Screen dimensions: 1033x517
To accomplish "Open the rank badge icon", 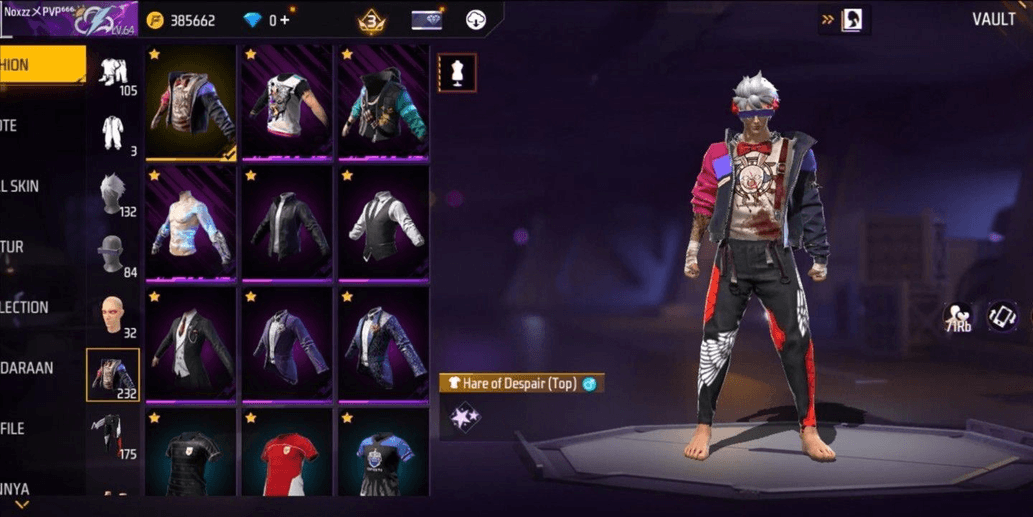I will coord(372,20).
